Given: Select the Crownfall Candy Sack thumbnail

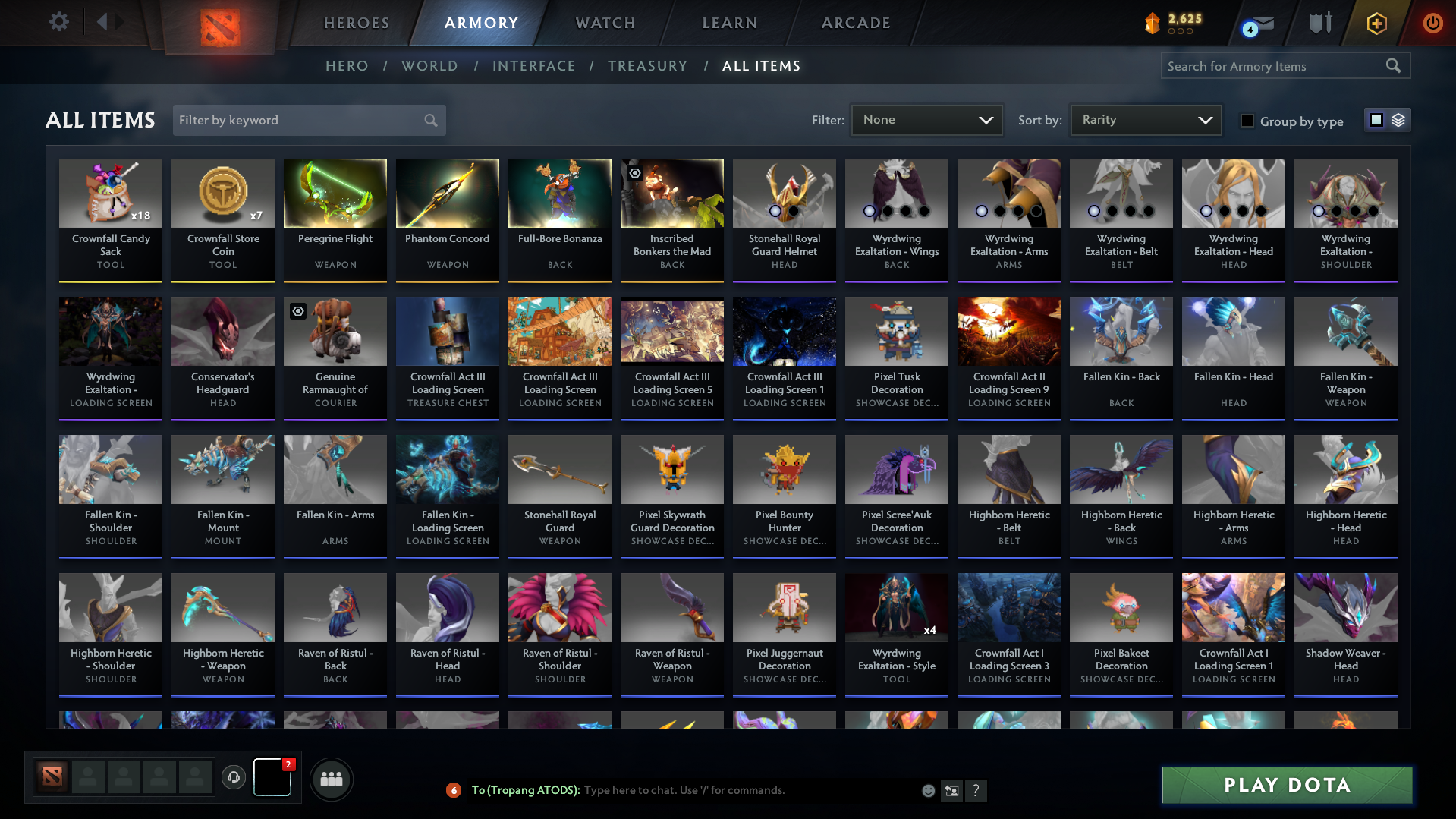Looking at the screenshot, I should [110, 193].
